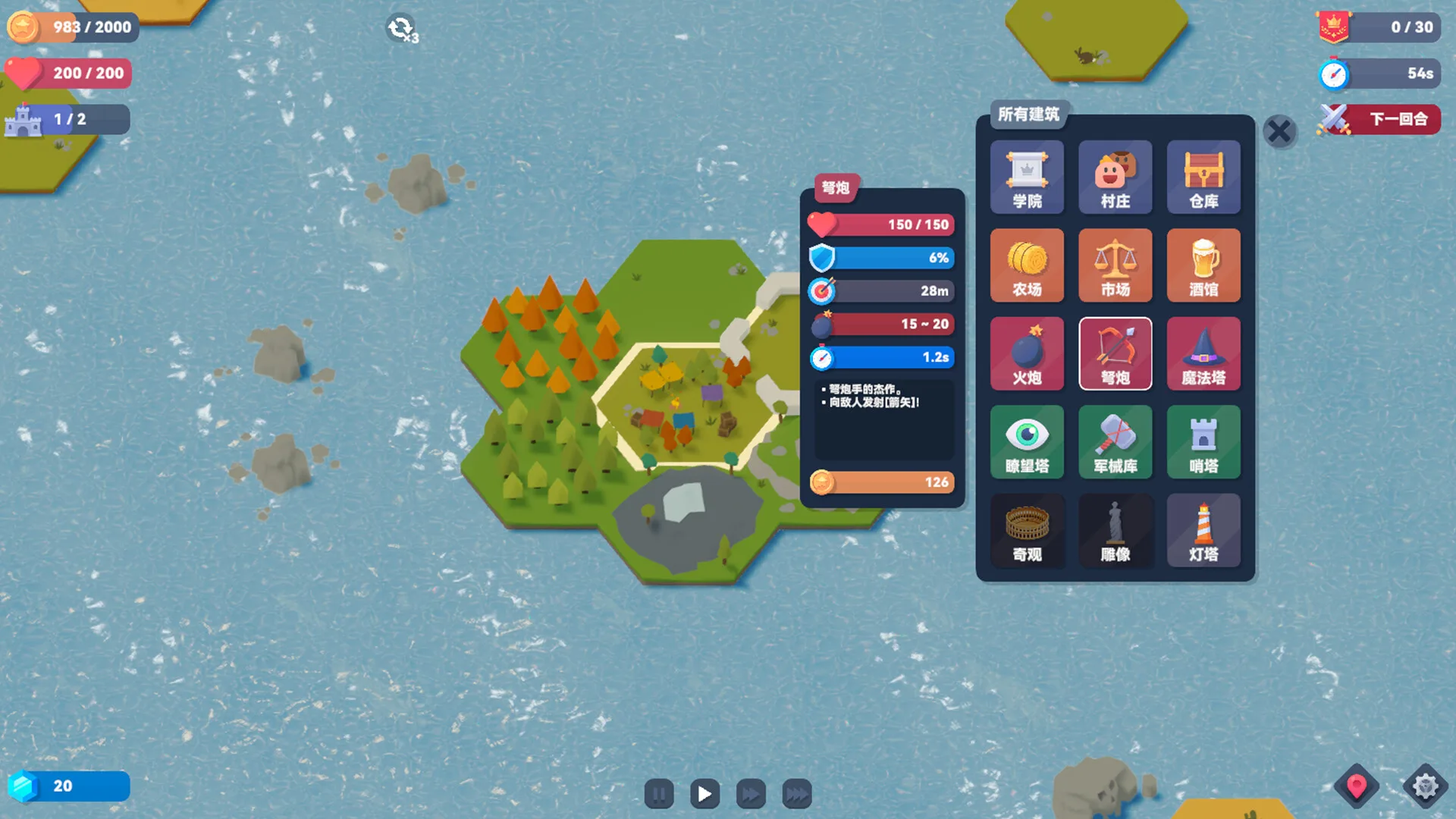
Task: Select the 雕像 statue building
Action: (1115, 531)
